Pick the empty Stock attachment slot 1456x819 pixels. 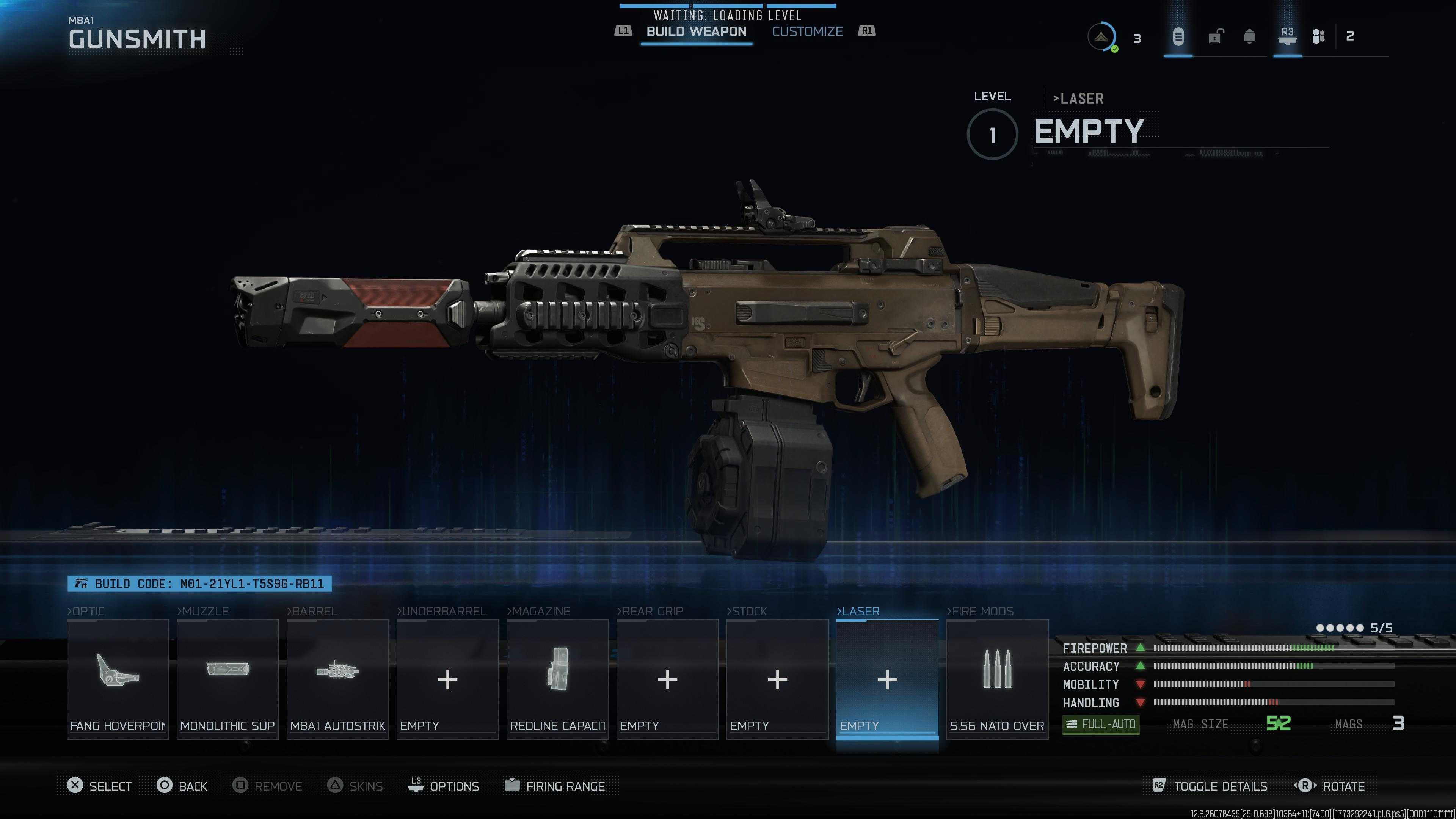tap(777, 679)
